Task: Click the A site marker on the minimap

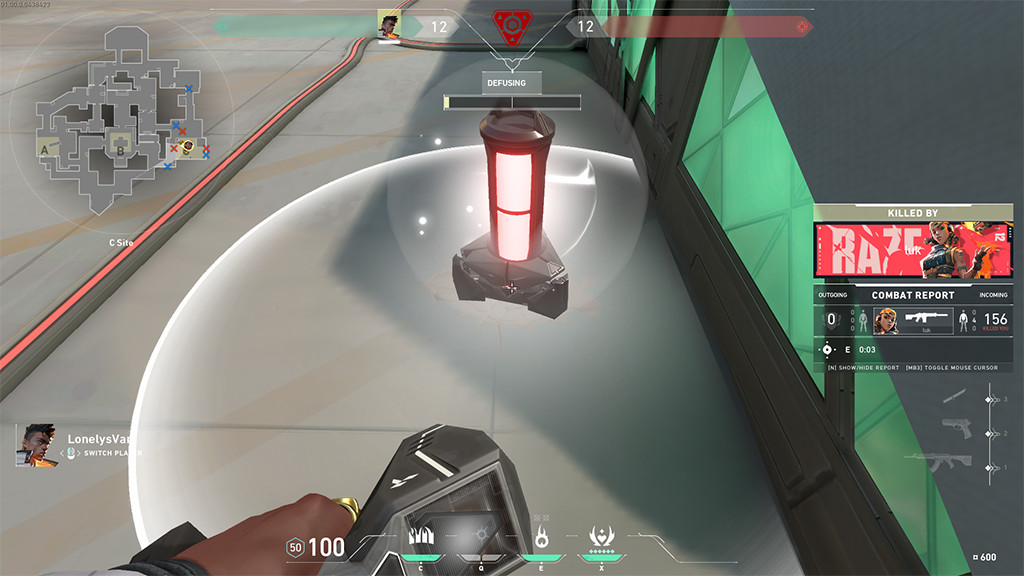Action: 45,149
